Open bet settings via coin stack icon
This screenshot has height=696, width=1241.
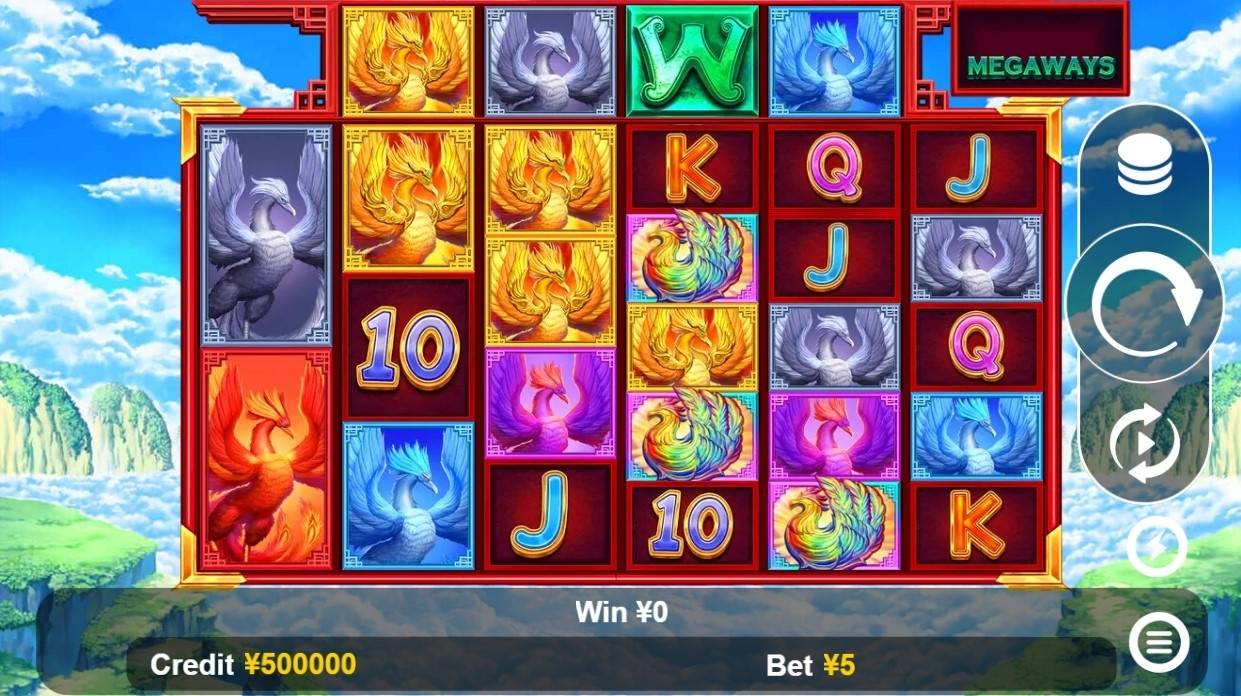1145,166
